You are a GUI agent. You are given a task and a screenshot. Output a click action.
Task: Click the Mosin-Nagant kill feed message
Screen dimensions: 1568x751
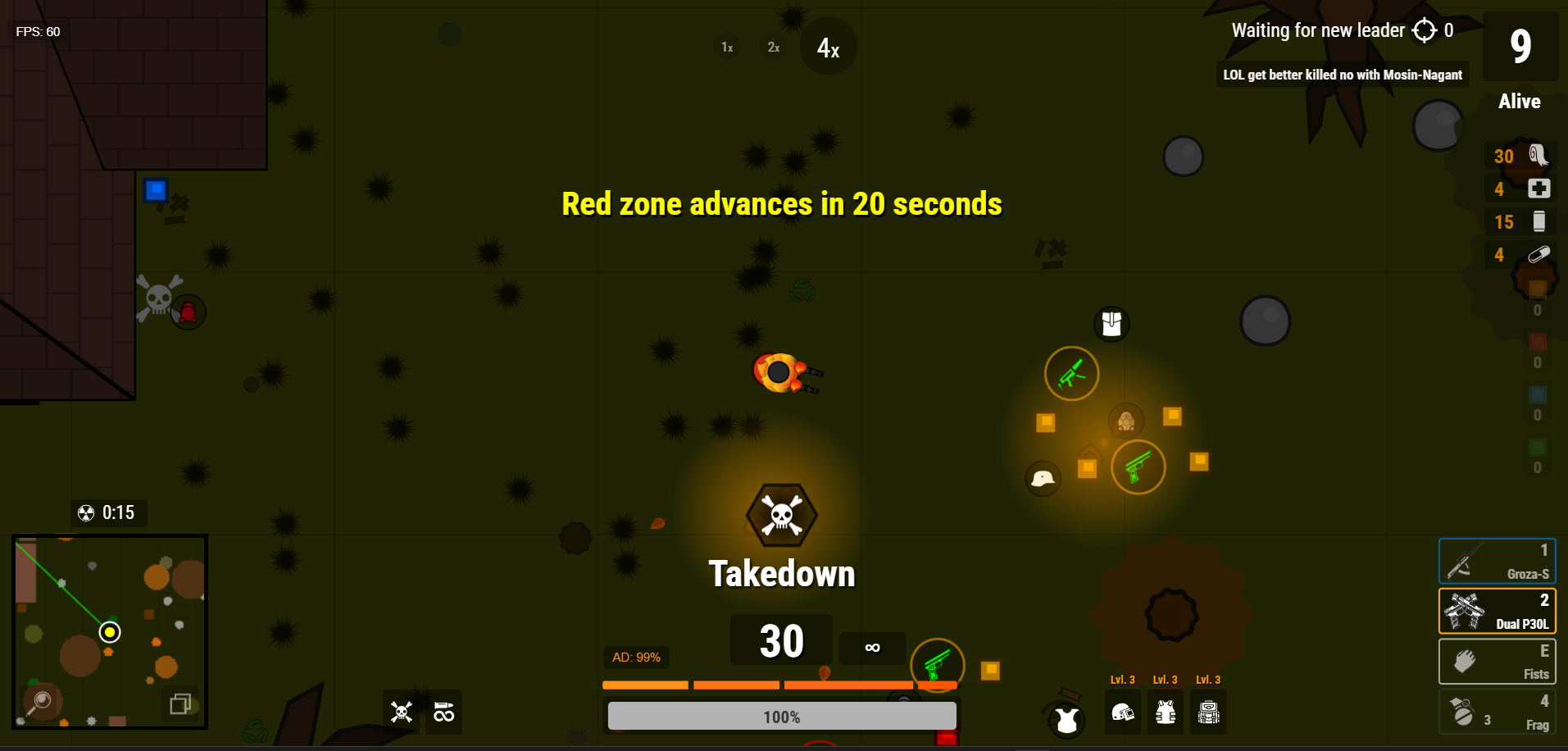coord(1343,75)
